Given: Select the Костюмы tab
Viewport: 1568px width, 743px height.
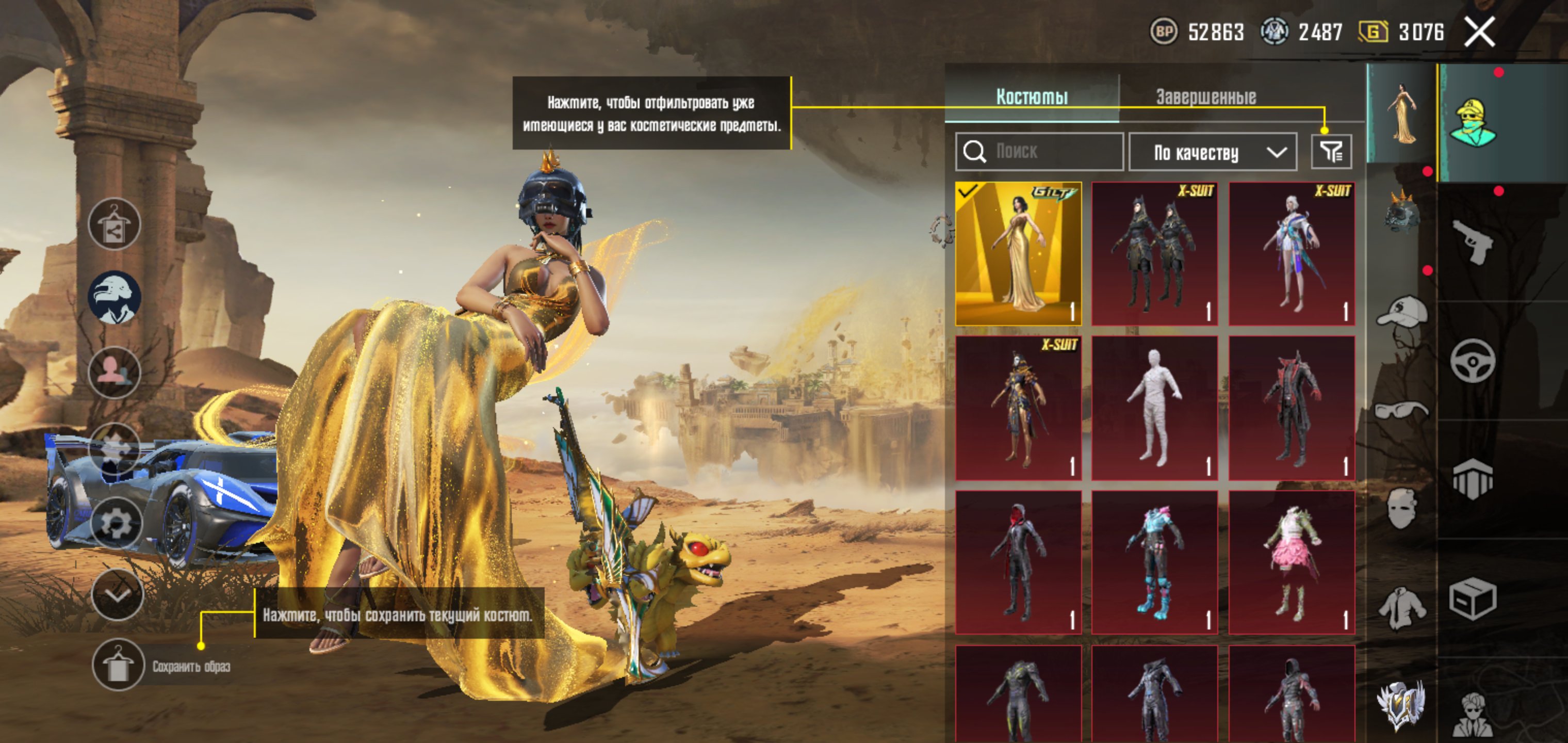Looking at the screenshot, I should tap(1032, 97).
